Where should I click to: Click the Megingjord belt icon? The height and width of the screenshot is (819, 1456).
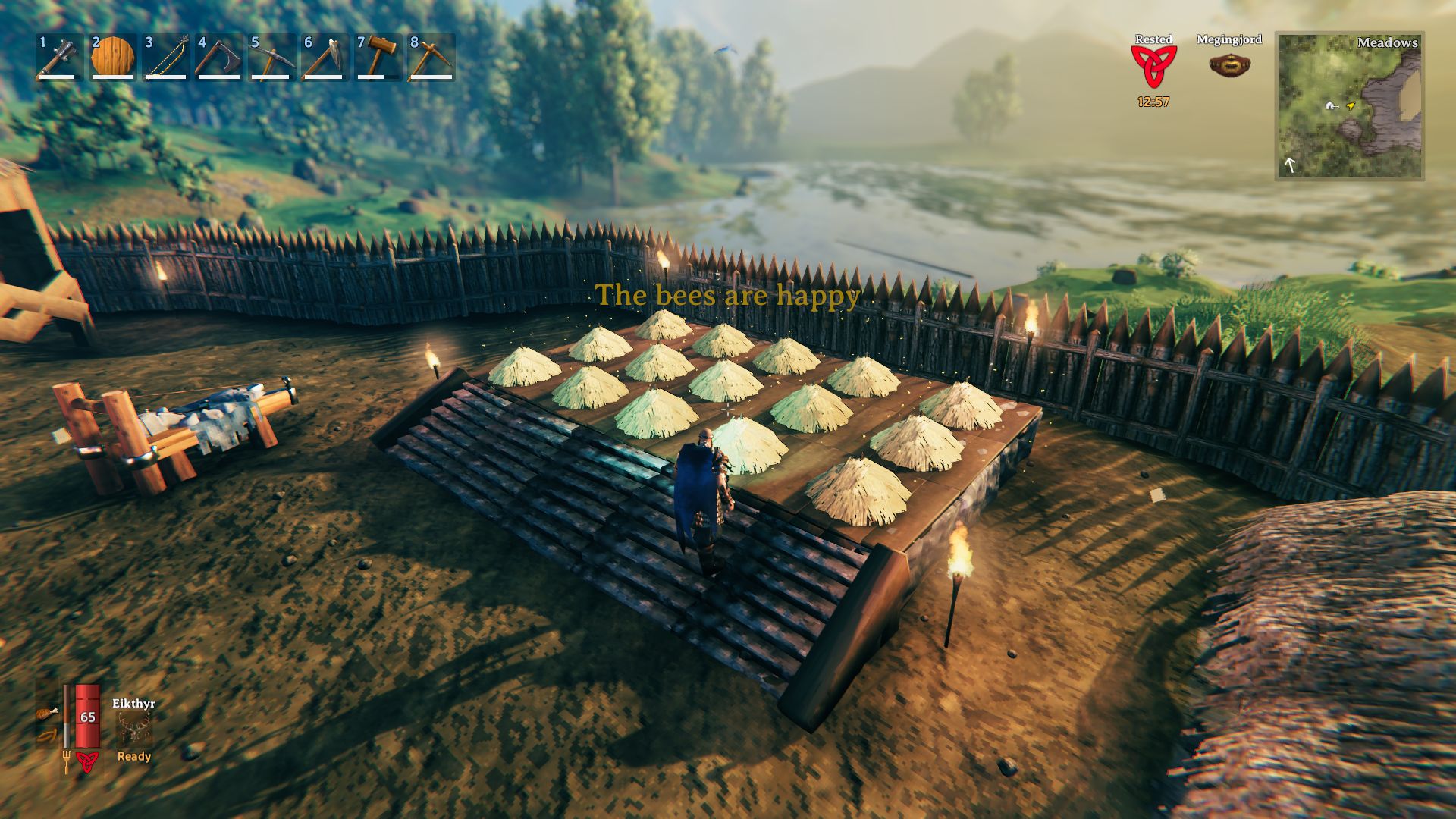pyautogui.click(x=1231, y=66)
